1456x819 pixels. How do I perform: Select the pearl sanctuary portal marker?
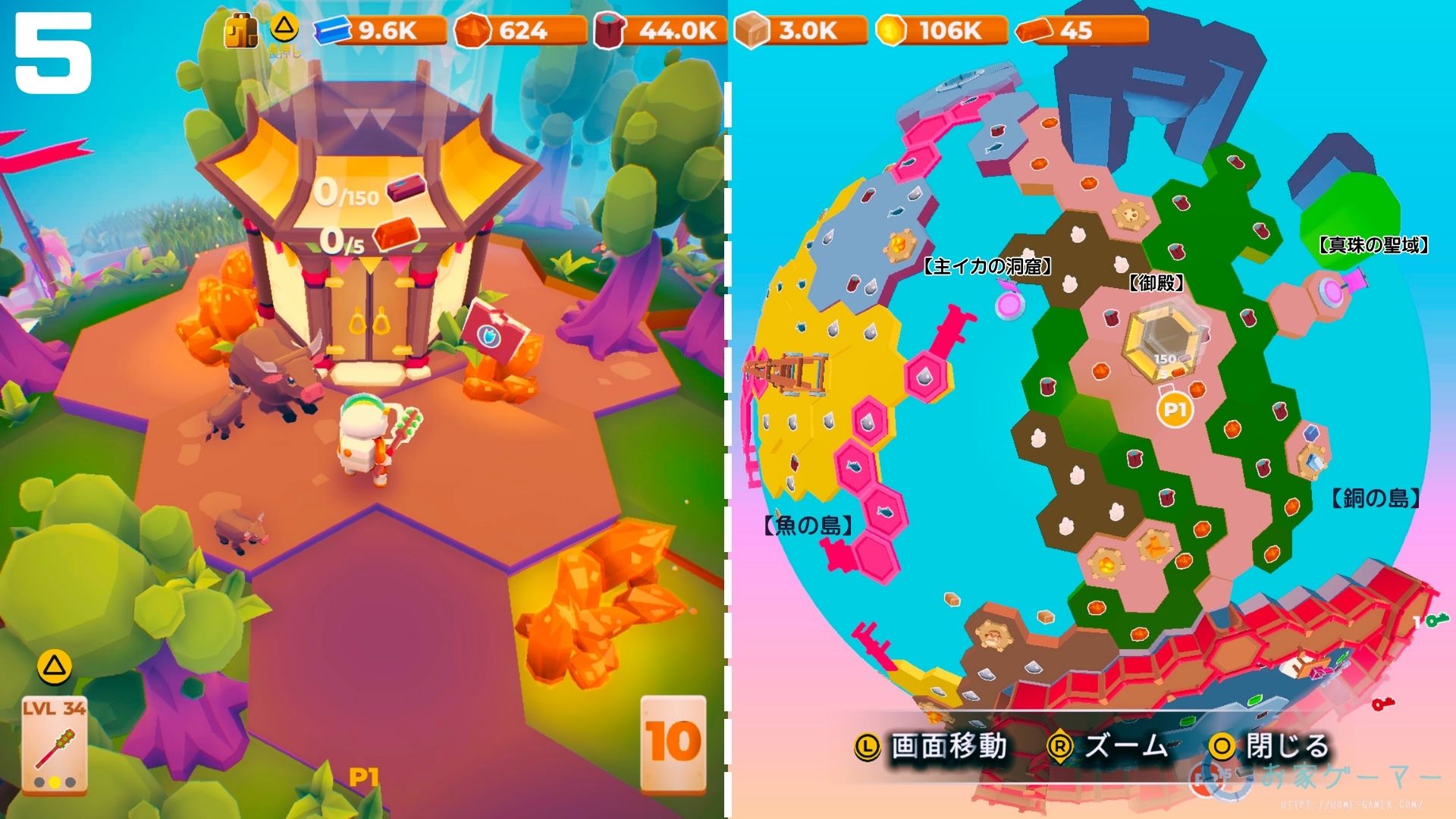pos(1332,289)
